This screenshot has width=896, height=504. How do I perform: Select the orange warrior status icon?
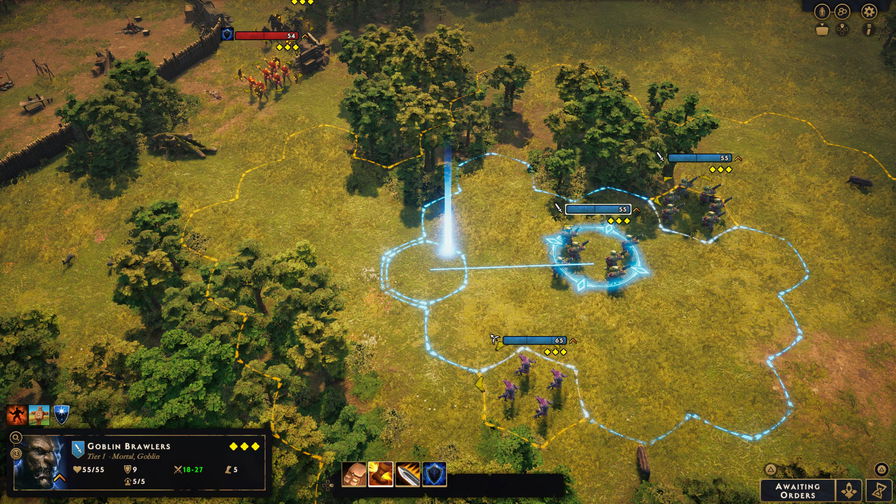[x=17, y=414]
